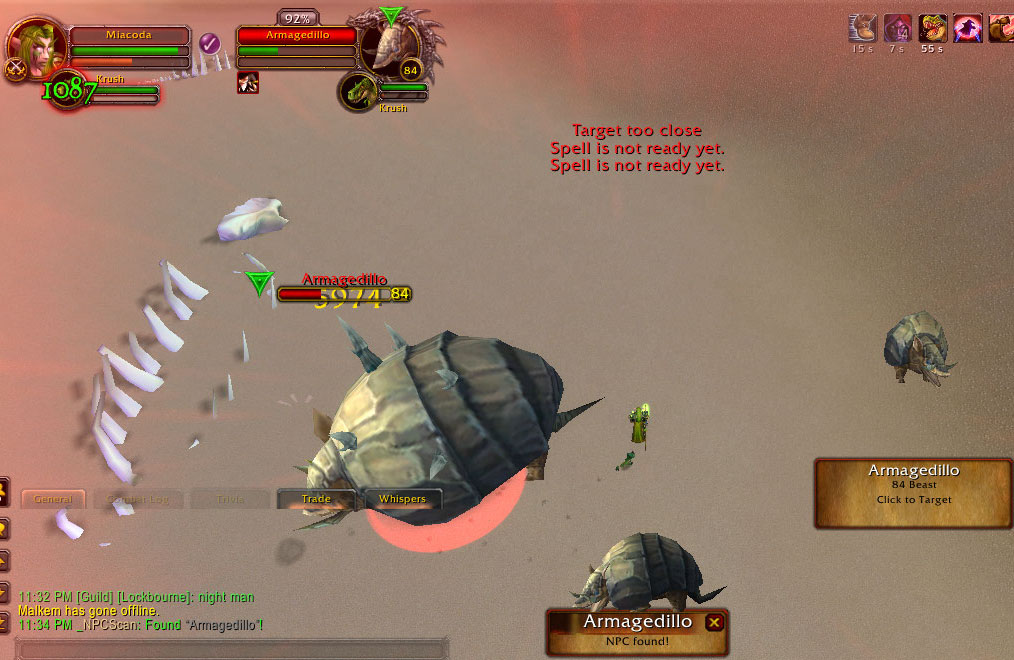Click the purple checkmark icon beside Miacoda
Image resolution: width=1014 pixels, height=660 pixels.
tap(209, 43)
